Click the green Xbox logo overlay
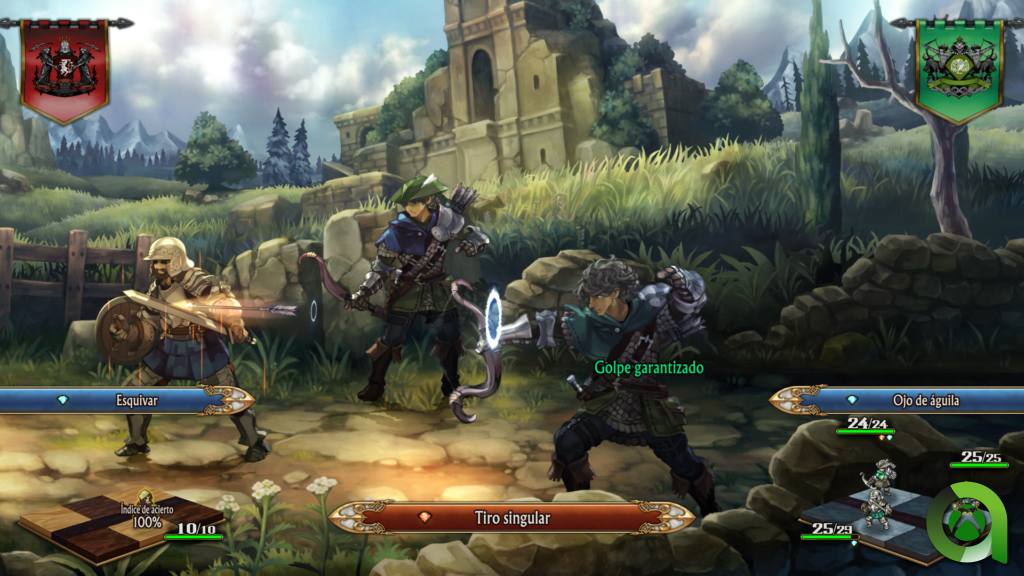Image resolution: width=1024 pixels, height=576 pixels. (968, 525)
